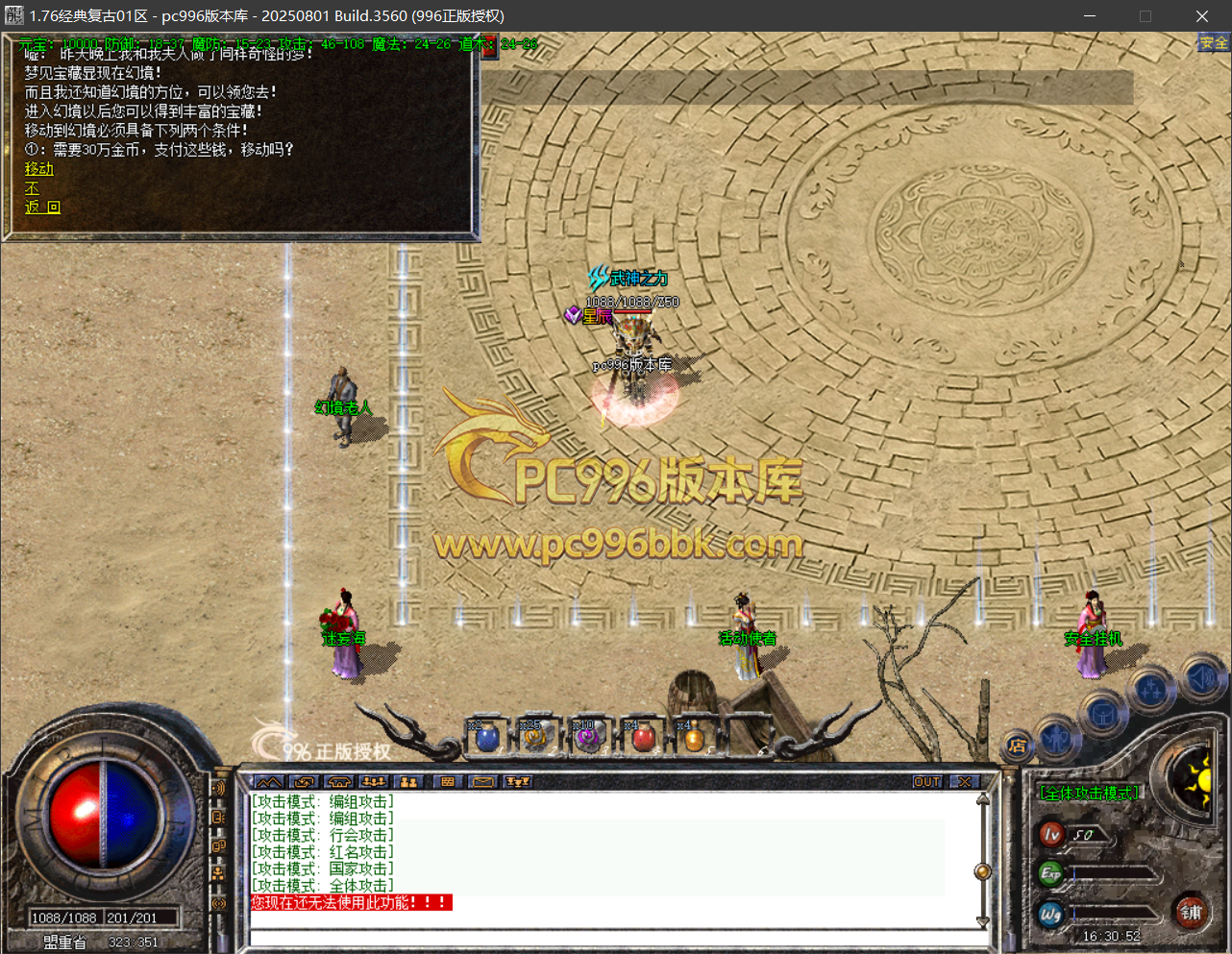This screenshot has height=954, width=1232.
Task: Open the 店 shop round button
Action: click(1017, 746)
